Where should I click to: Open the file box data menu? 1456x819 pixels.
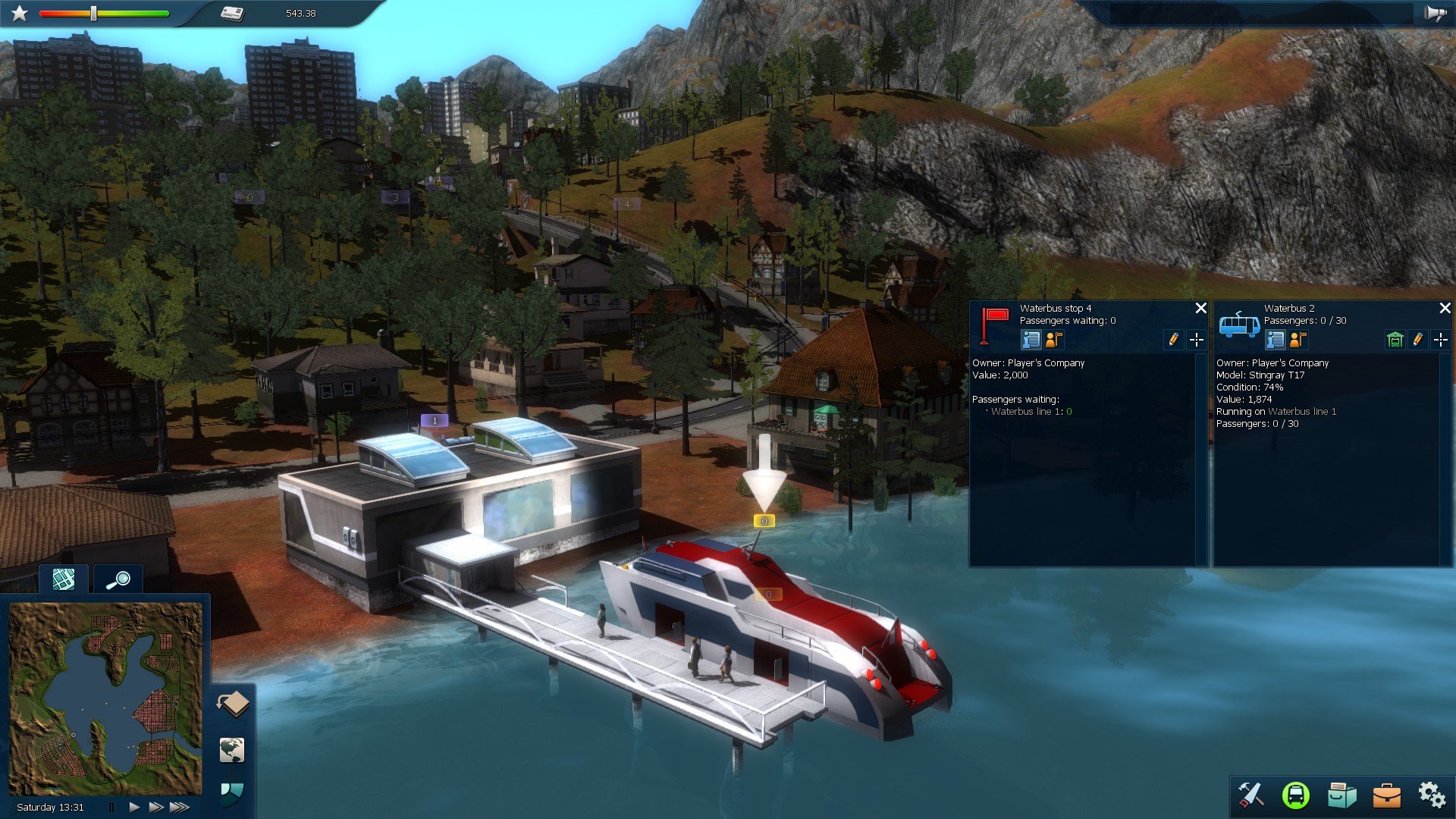(x=1341, y=795)
